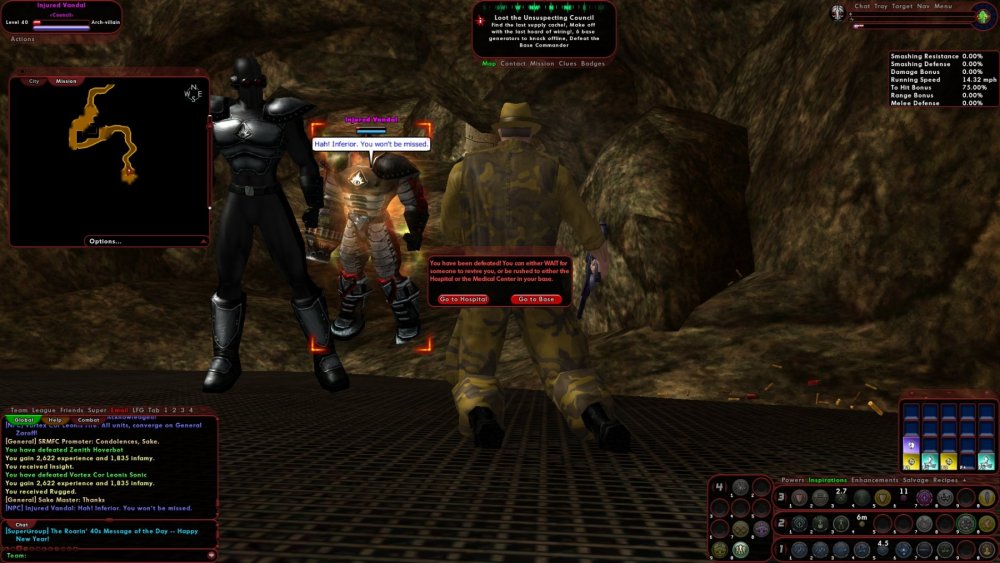Open the top Menu button
The width and height of the screenshot is (1000, 563).
pos(943,6)
